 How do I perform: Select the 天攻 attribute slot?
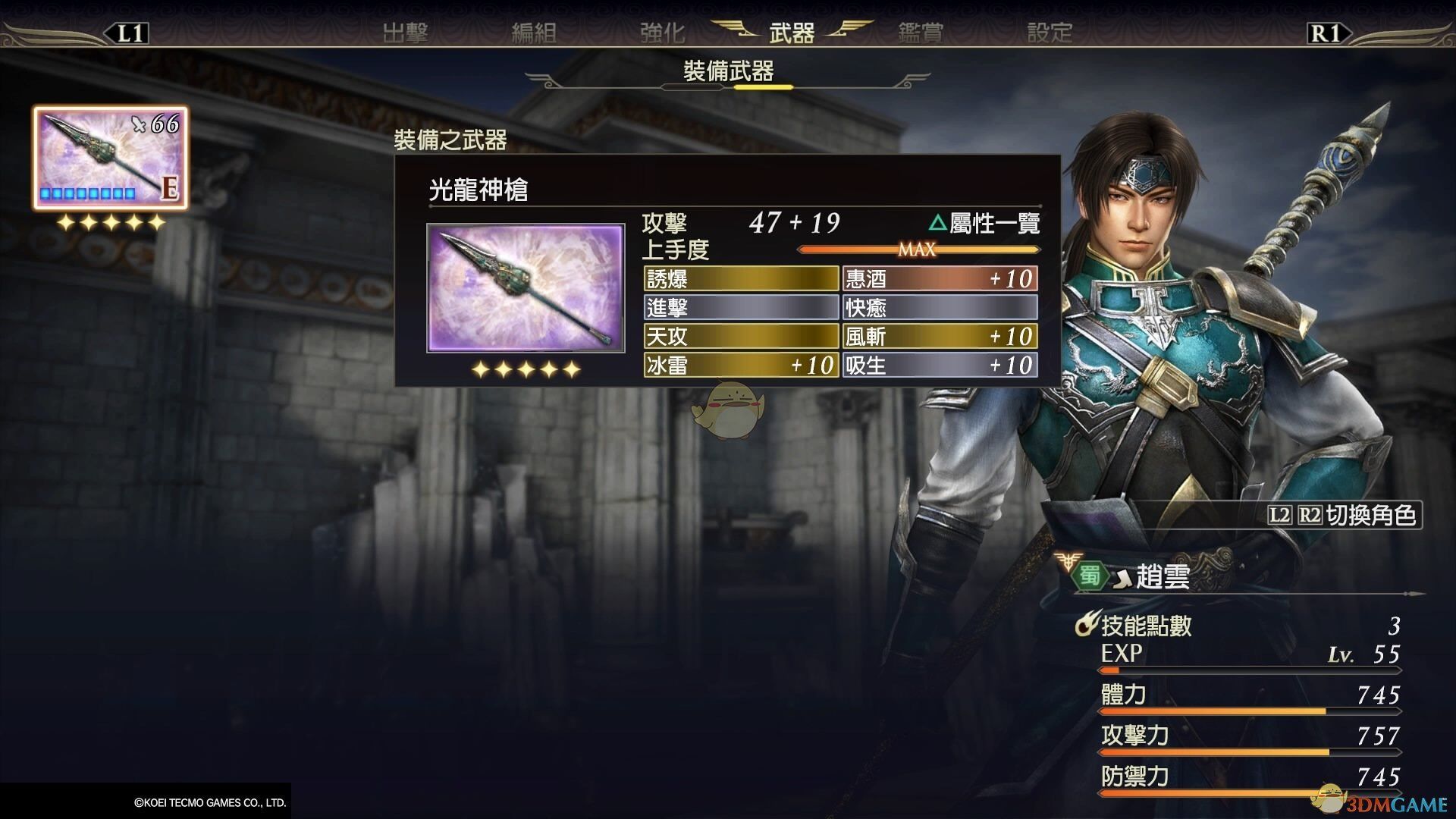[741, 336]
